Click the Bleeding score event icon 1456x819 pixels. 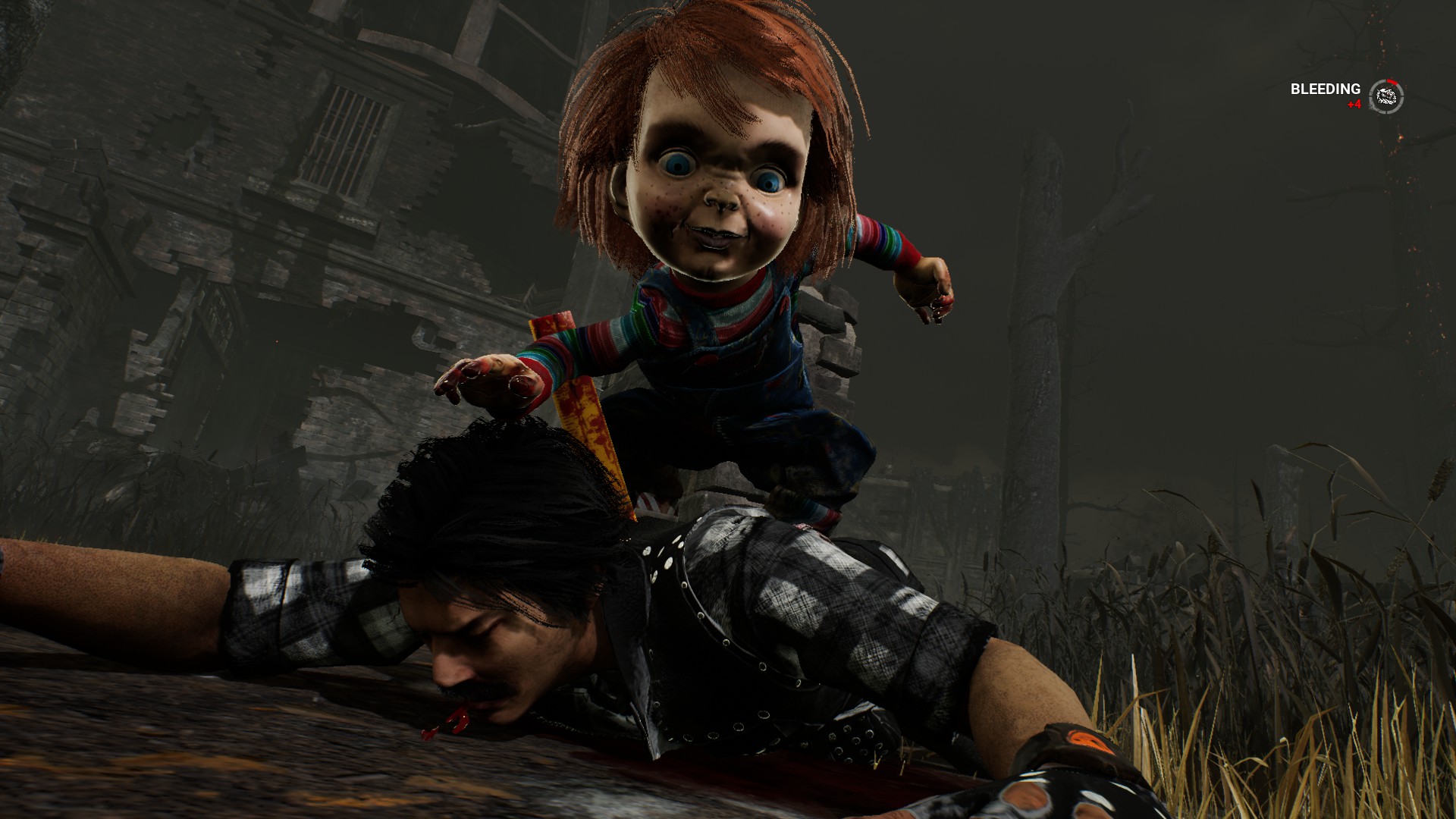click(x=1386, y=96)
